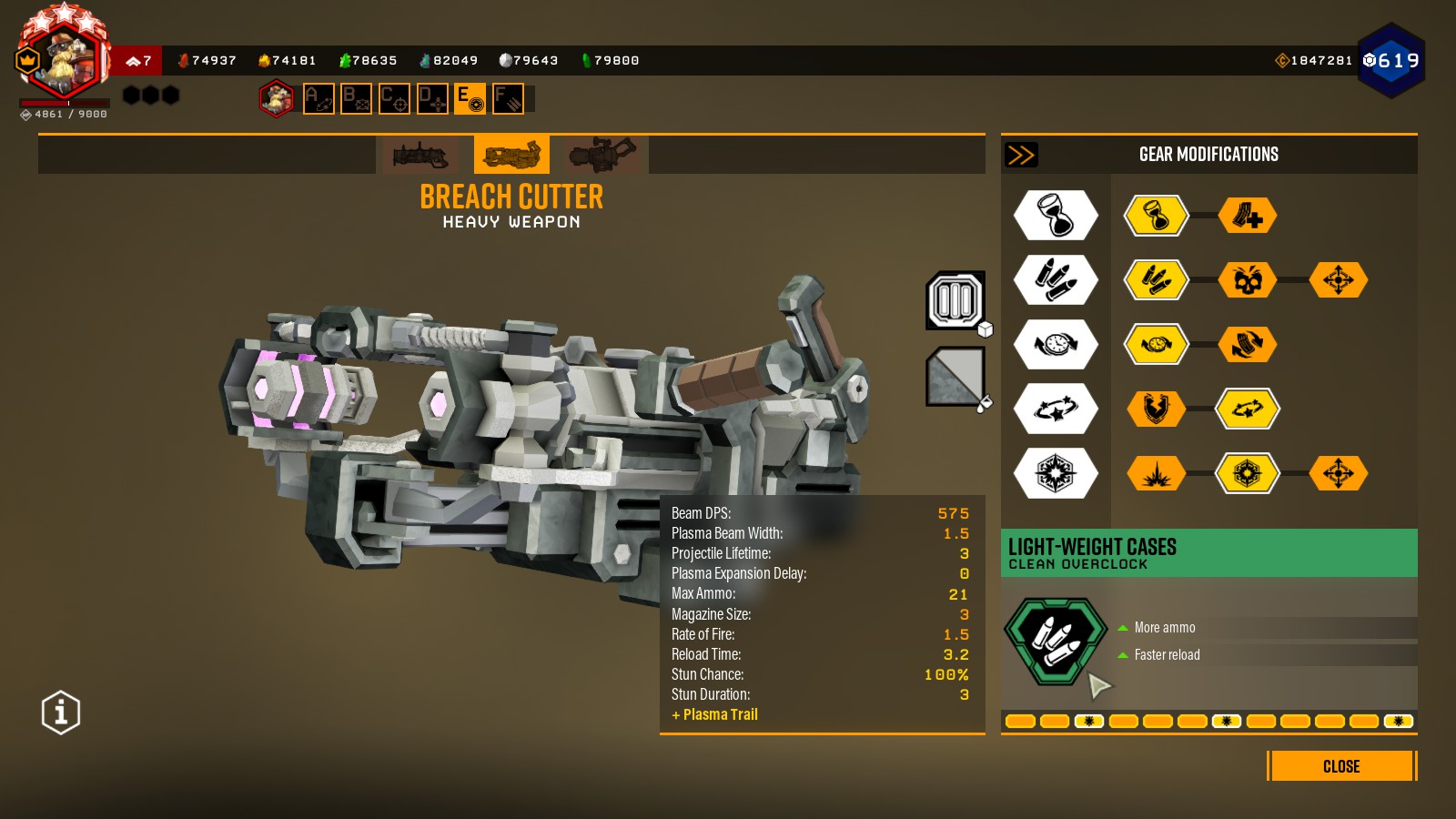This screenshot has height=819, width=1456.
Task: Select the yellow clock deploy modification
Action: coord(1157,345)
